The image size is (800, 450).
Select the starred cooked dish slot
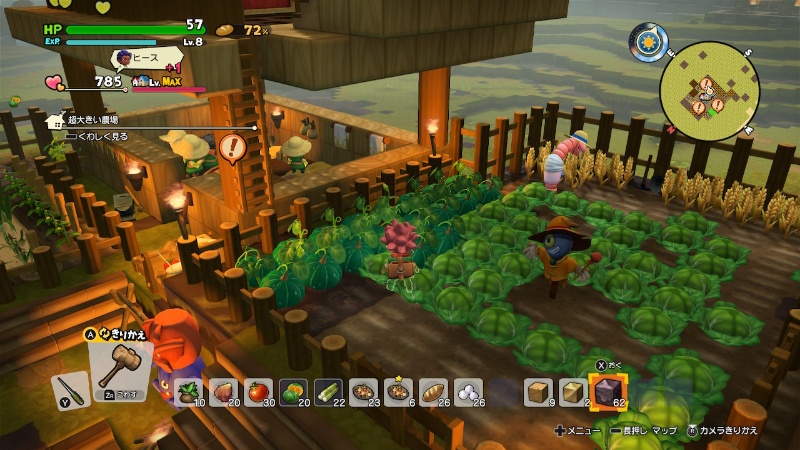pos(398,393)
